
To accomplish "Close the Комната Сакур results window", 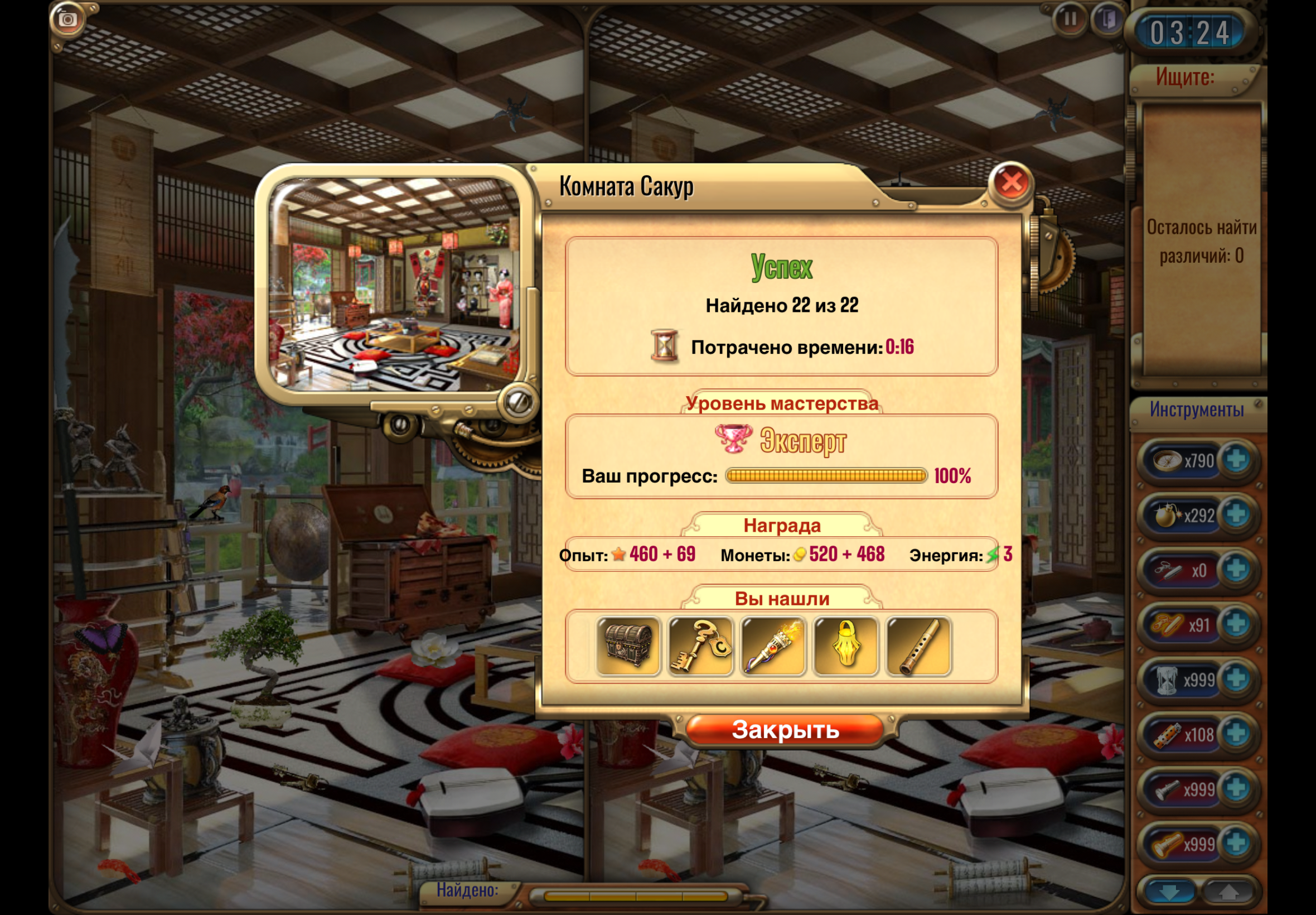I will tap(1010, 183).
